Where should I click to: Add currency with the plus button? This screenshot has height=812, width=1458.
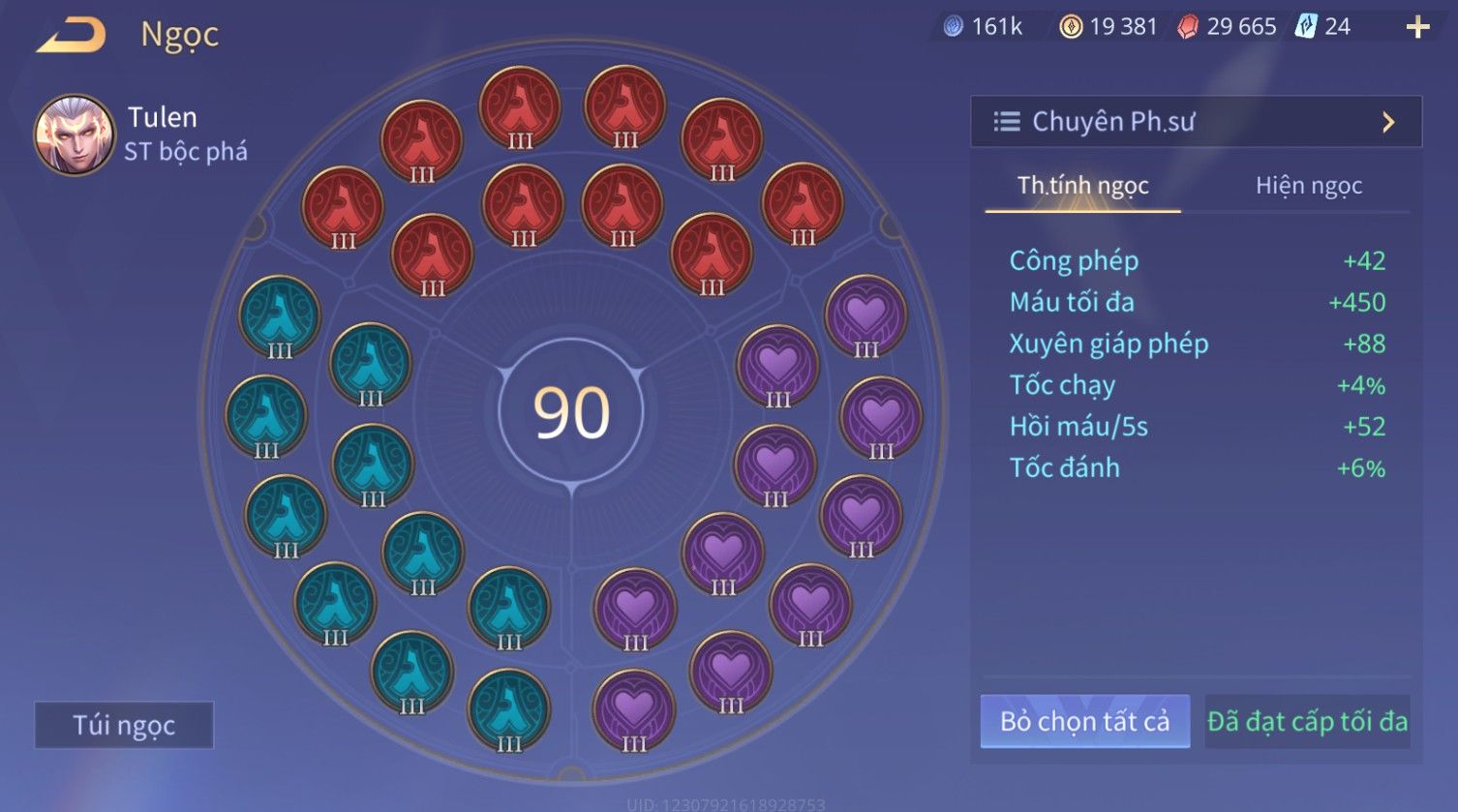pyautogui.click(x=1417, y=27)
